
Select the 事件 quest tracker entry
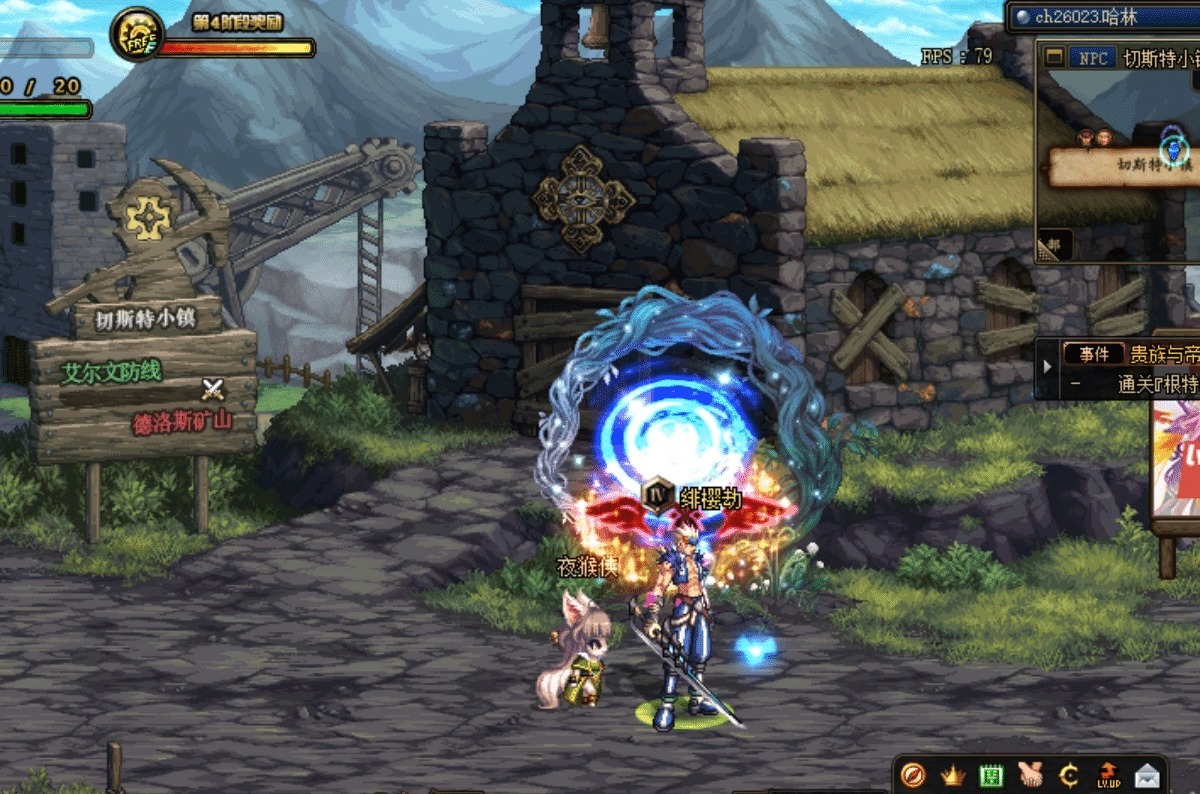click(x=1093, y=354)
